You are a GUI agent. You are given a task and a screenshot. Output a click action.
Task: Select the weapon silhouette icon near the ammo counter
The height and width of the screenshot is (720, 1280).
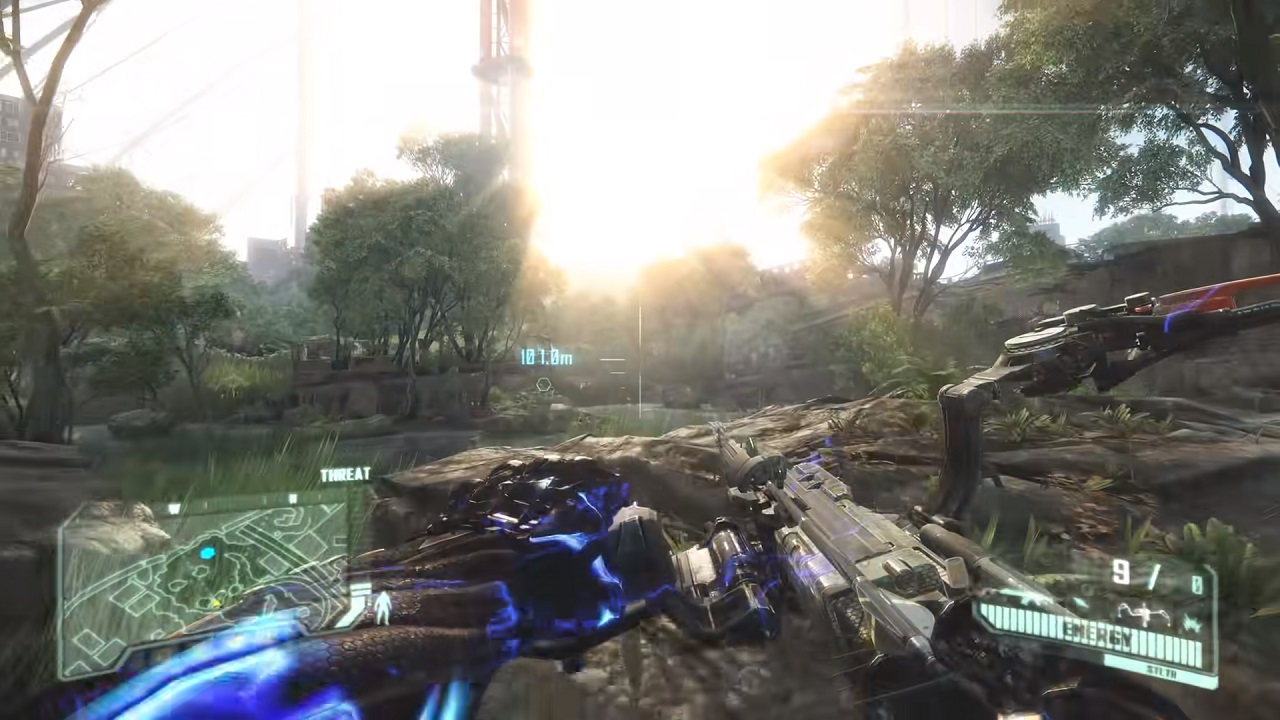click(1142, 612)
